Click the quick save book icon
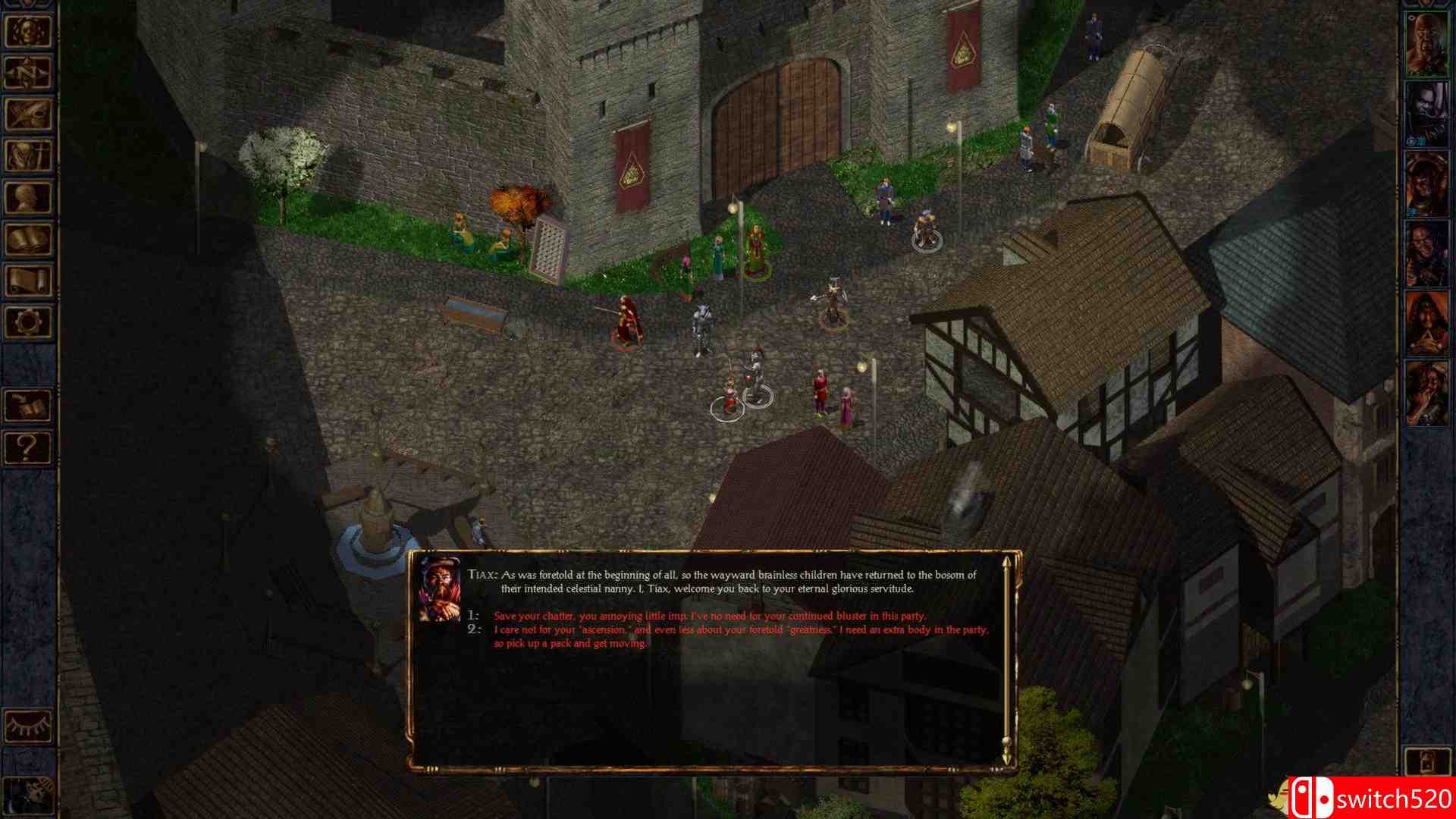 [29, 406]
